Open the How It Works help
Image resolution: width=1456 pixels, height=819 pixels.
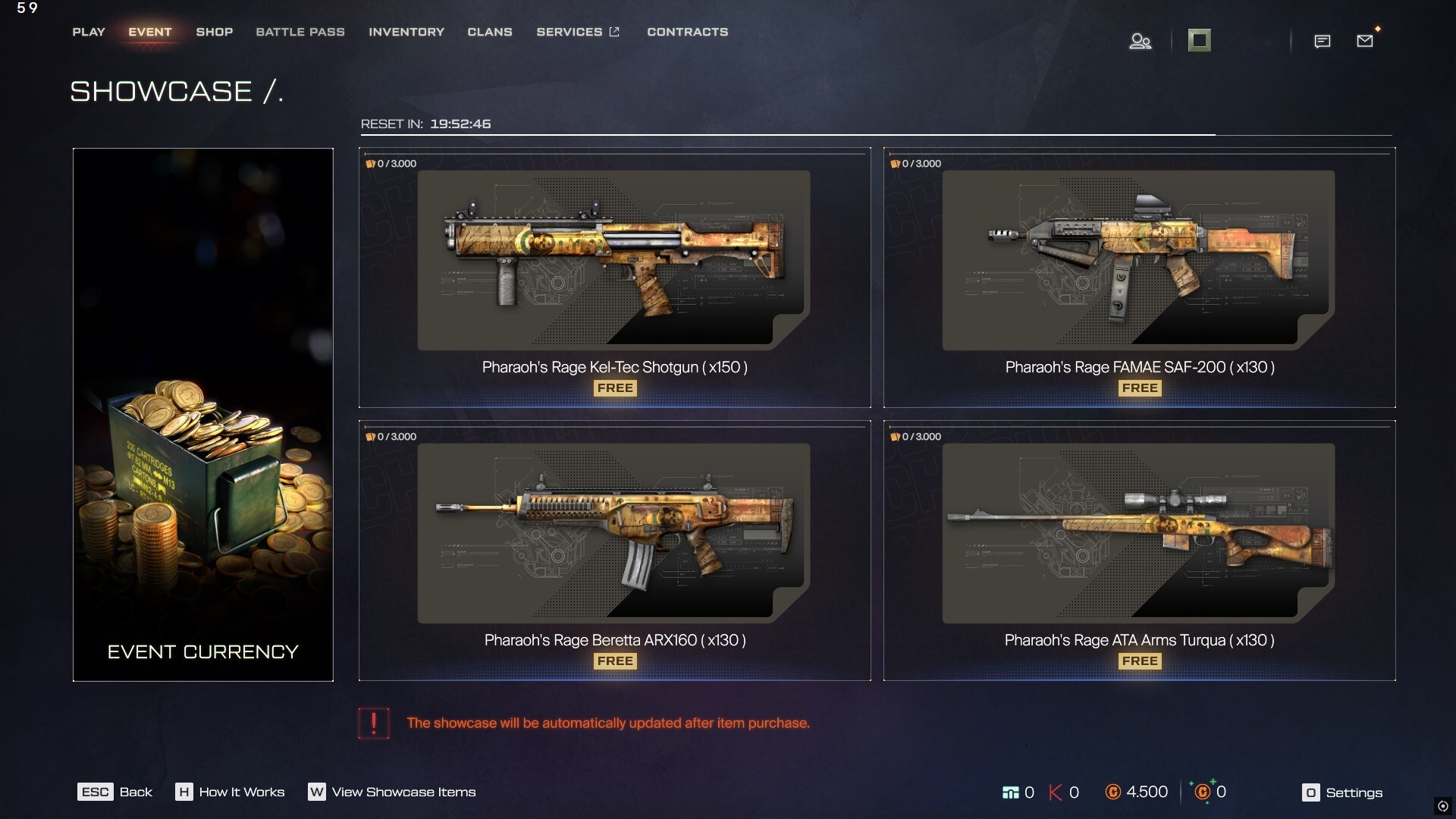(x=231, y=792)
